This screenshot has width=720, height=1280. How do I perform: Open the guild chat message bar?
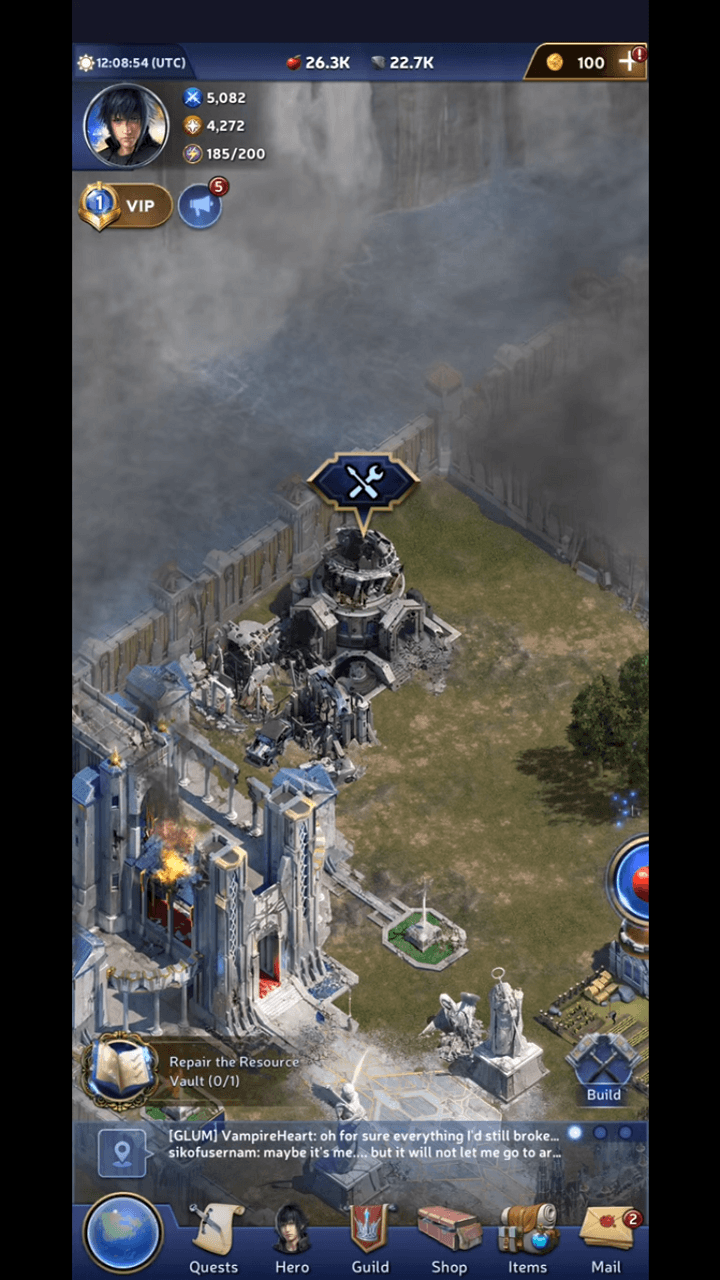coord(365,1145)
